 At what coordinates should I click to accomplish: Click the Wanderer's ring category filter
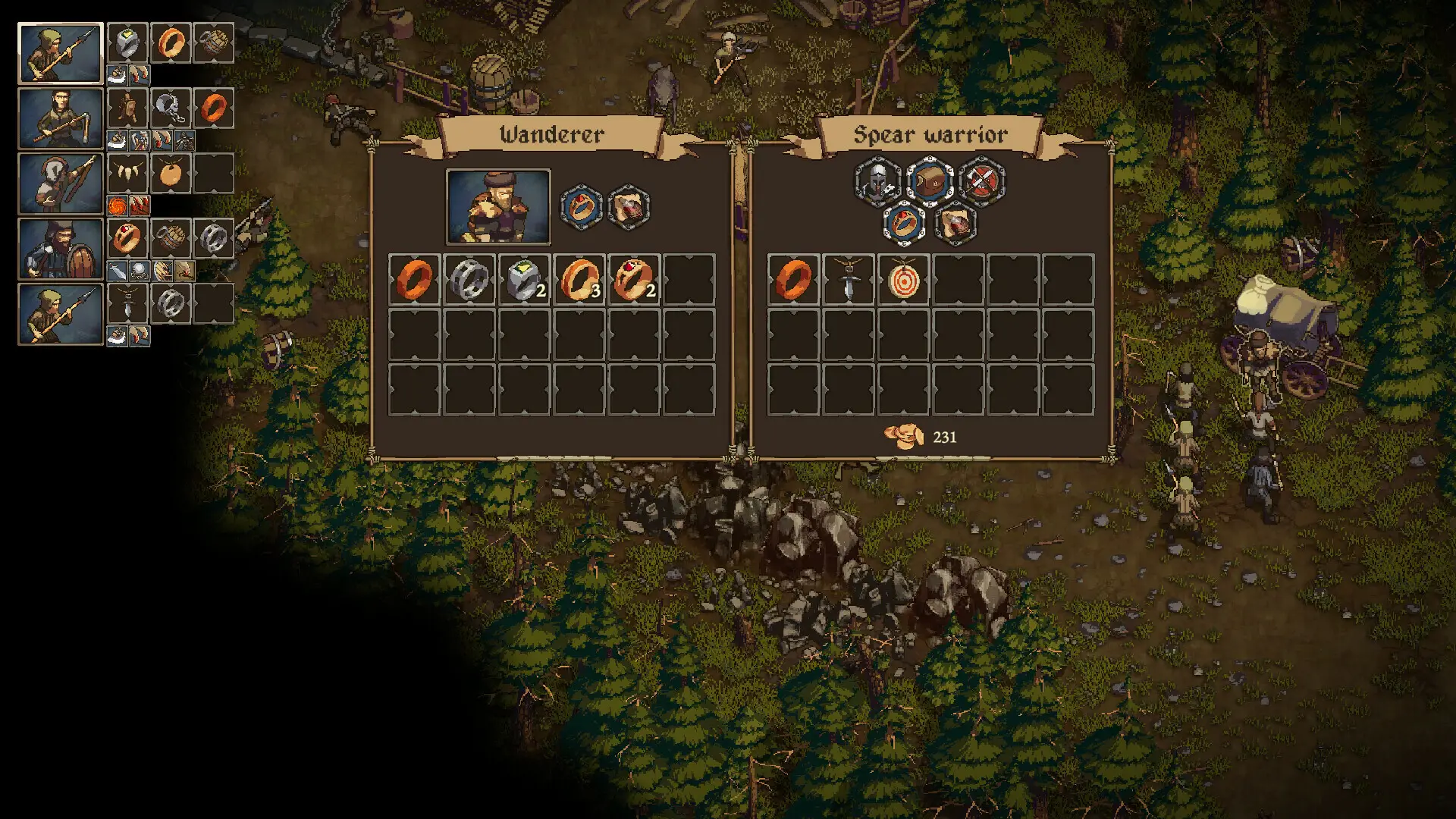582,206
